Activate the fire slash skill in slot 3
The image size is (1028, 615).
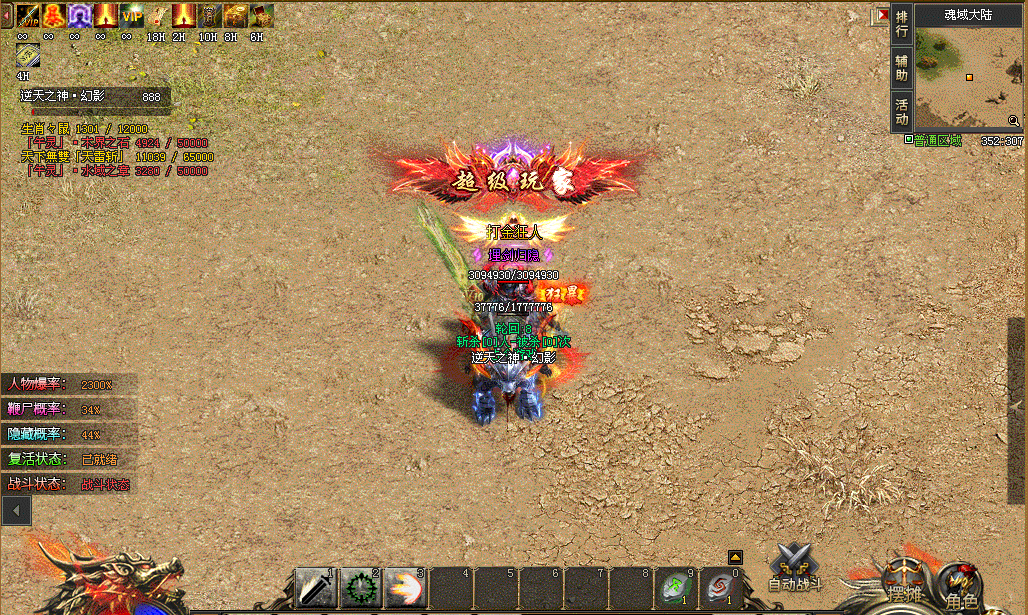pyautogui.click(x=405, y=588)
